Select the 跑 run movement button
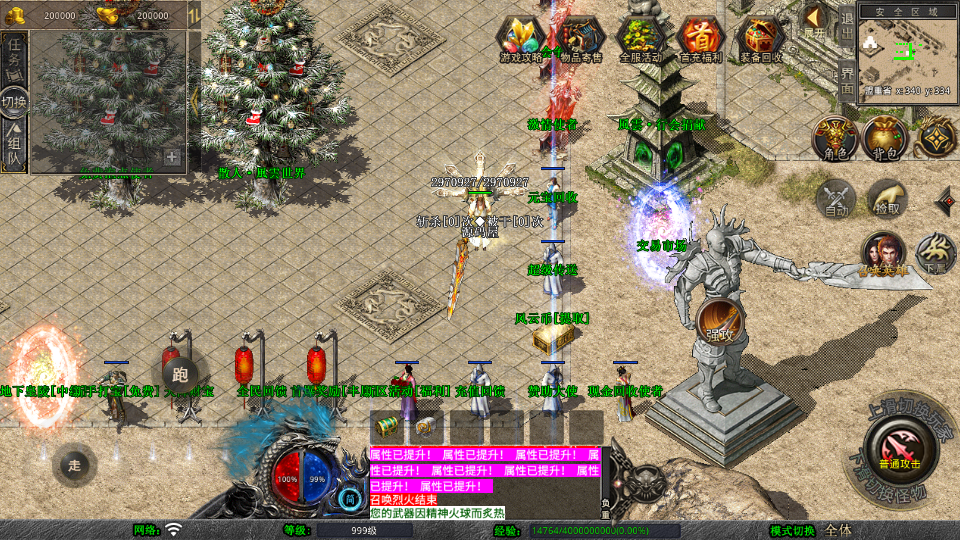 (180, 374)
